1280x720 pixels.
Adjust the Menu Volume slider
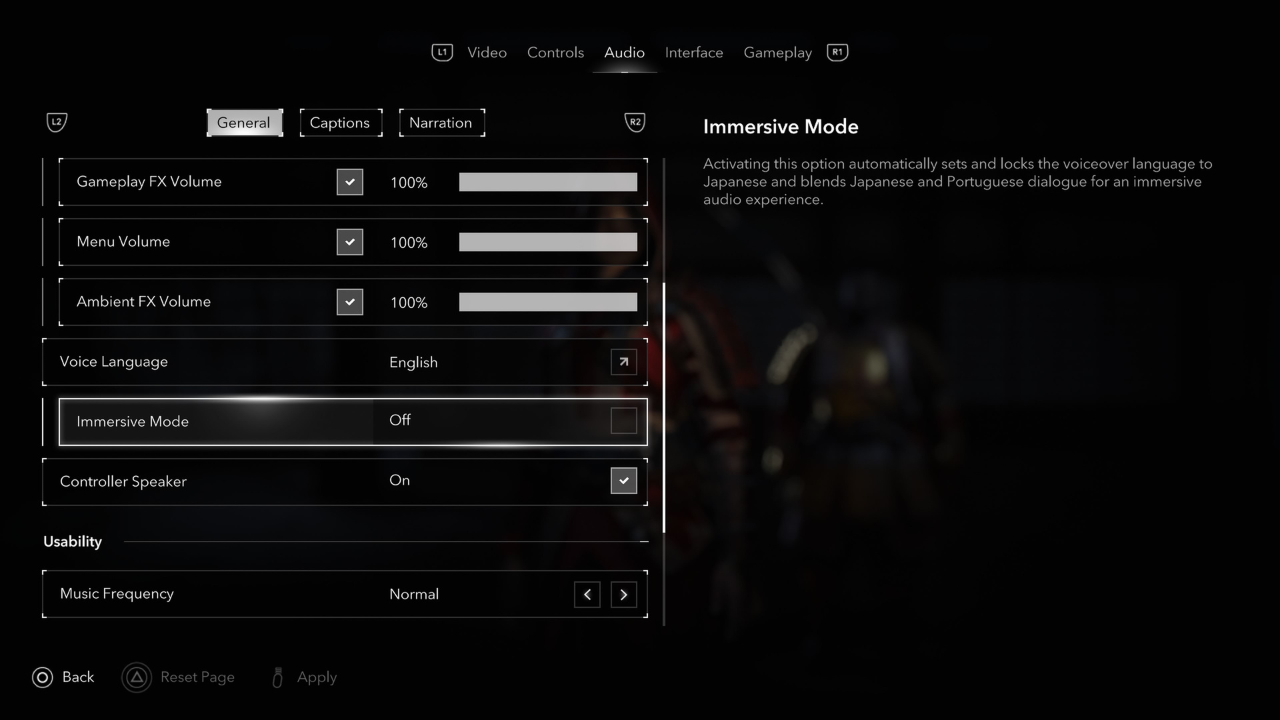(x=548, y=242)
